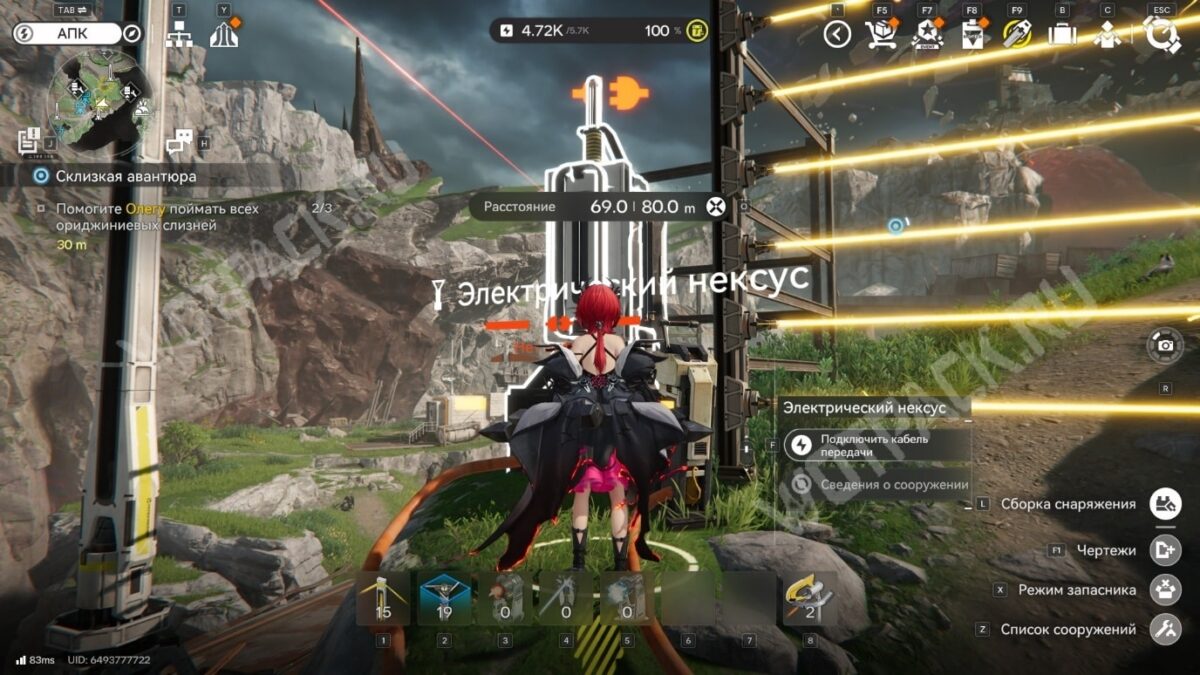Open Сборка снаряжения
This screenshot has width=1200, height=675.
[1165, 504]
